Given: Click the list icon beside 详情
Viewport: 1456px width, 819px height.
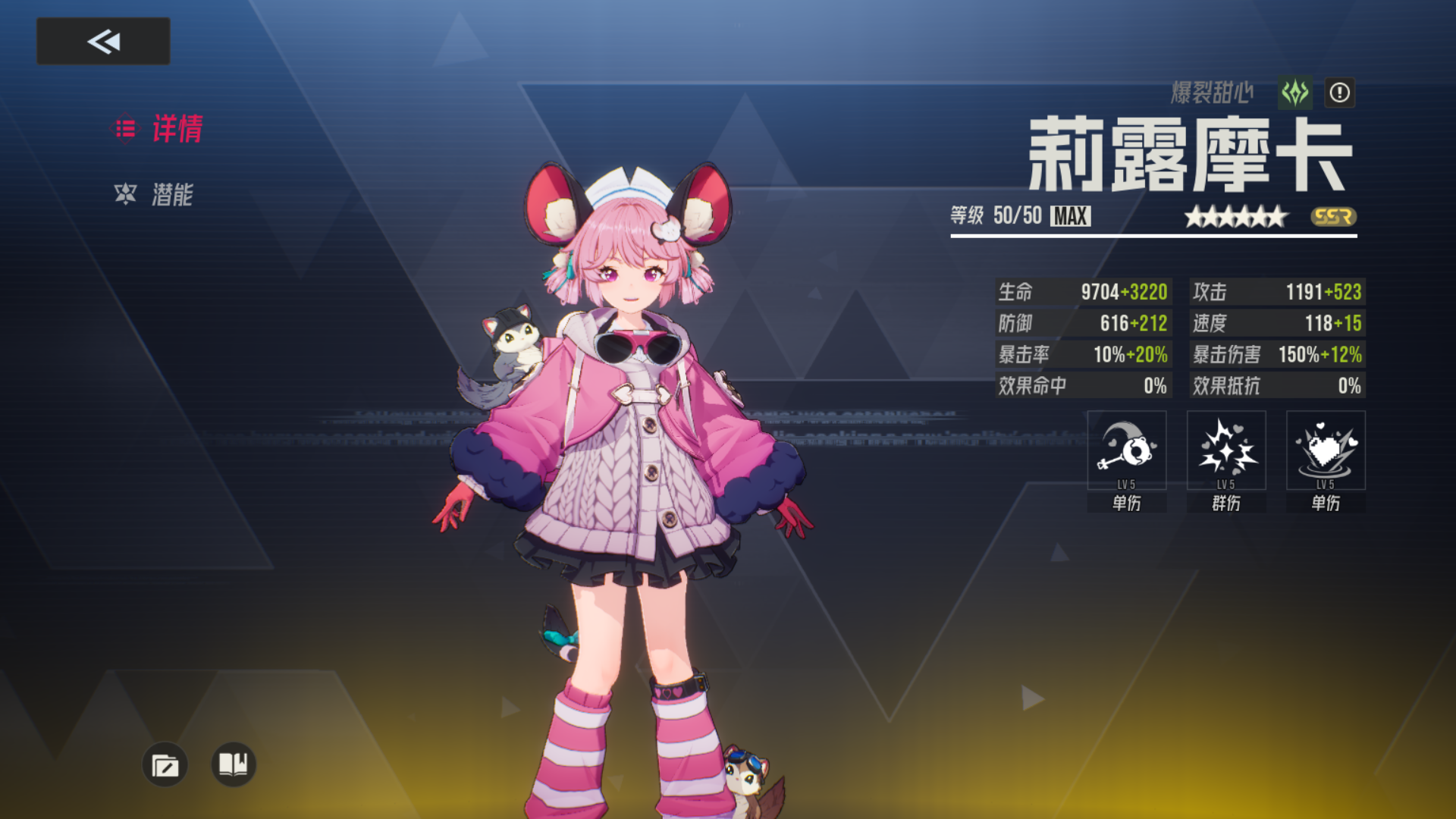Looking at the screenshot, I should point(126,129).
